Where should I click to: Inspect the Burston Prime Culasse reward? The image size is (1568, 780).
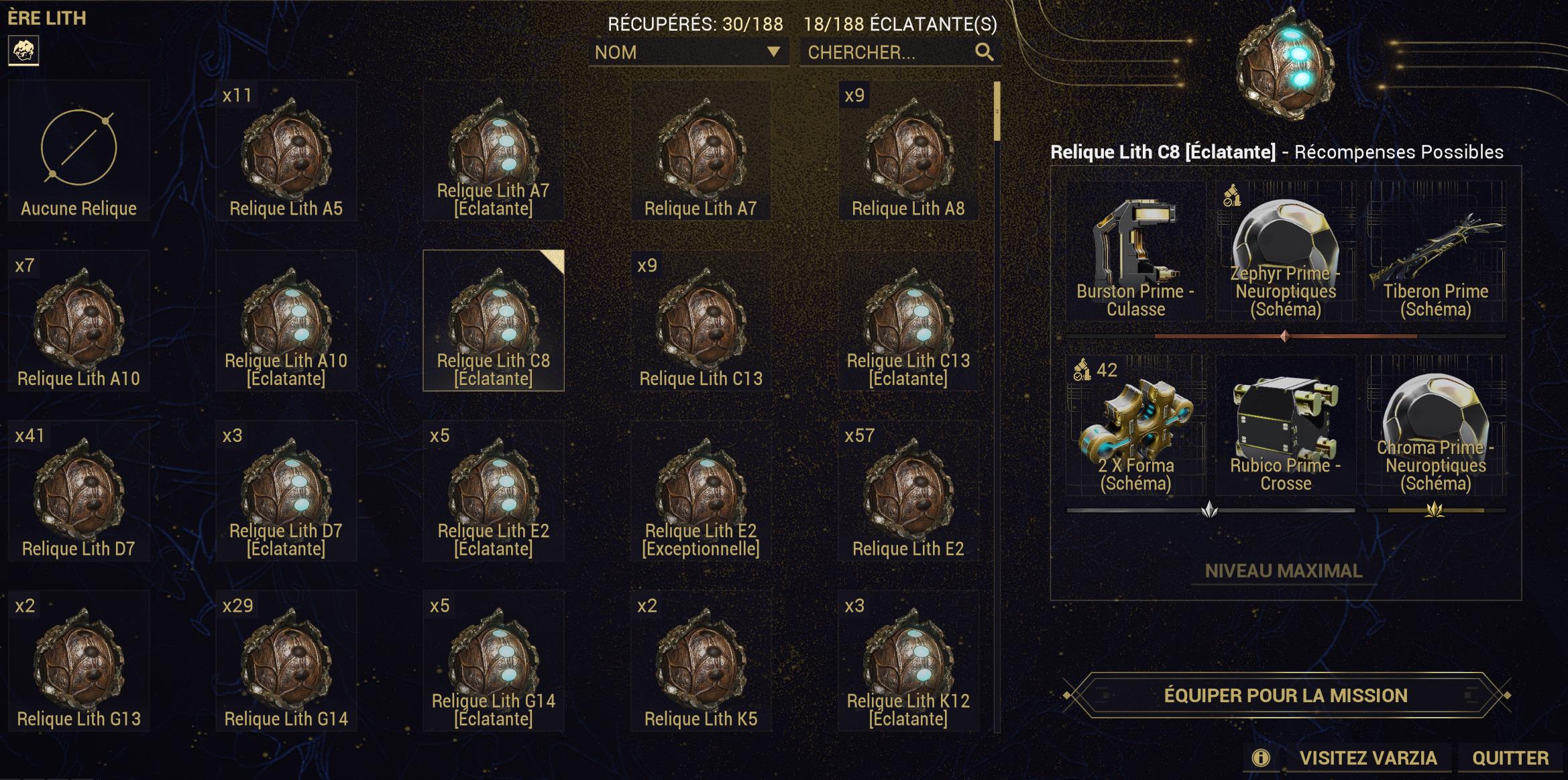coord(1135,252)
